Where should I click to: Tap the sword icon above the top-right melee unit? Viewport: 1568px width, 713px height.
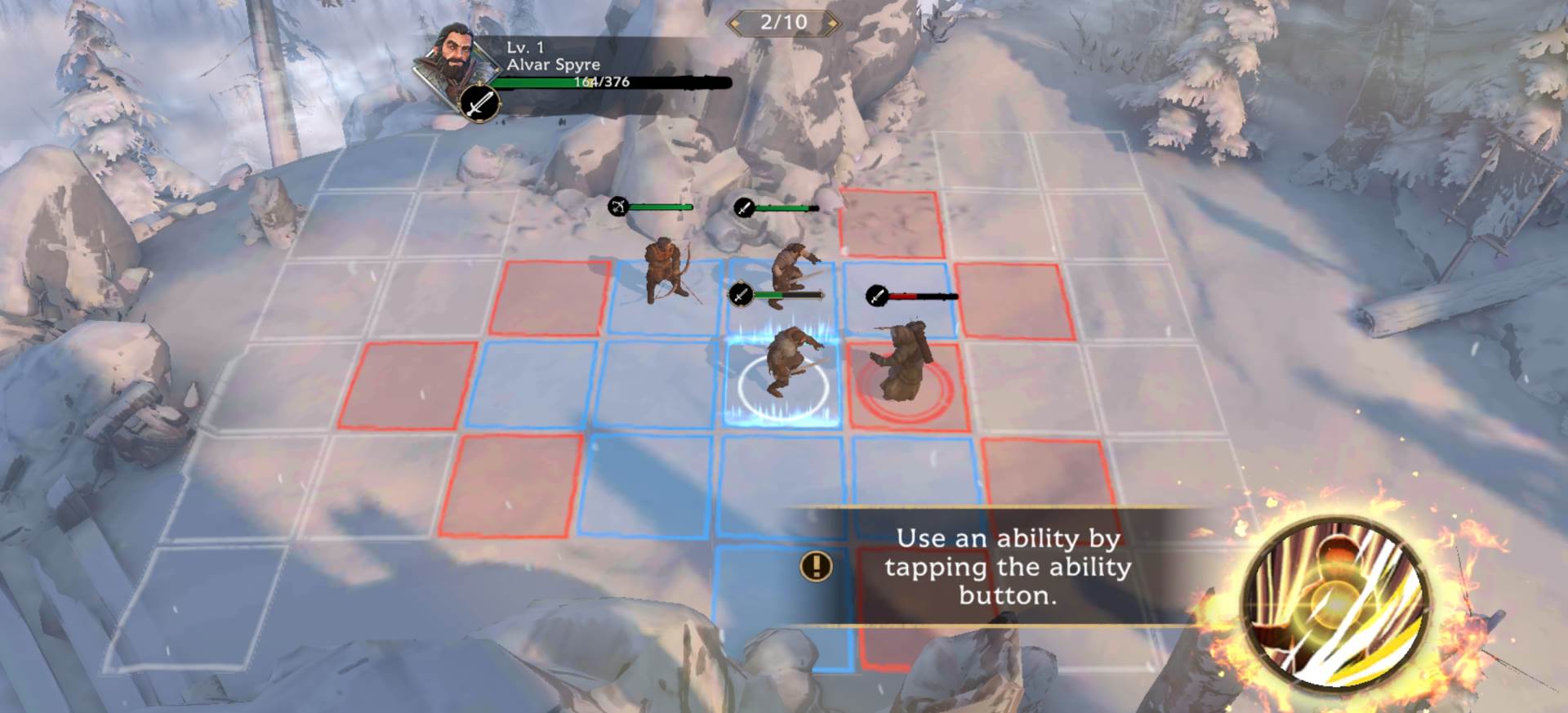click(742, 209)
